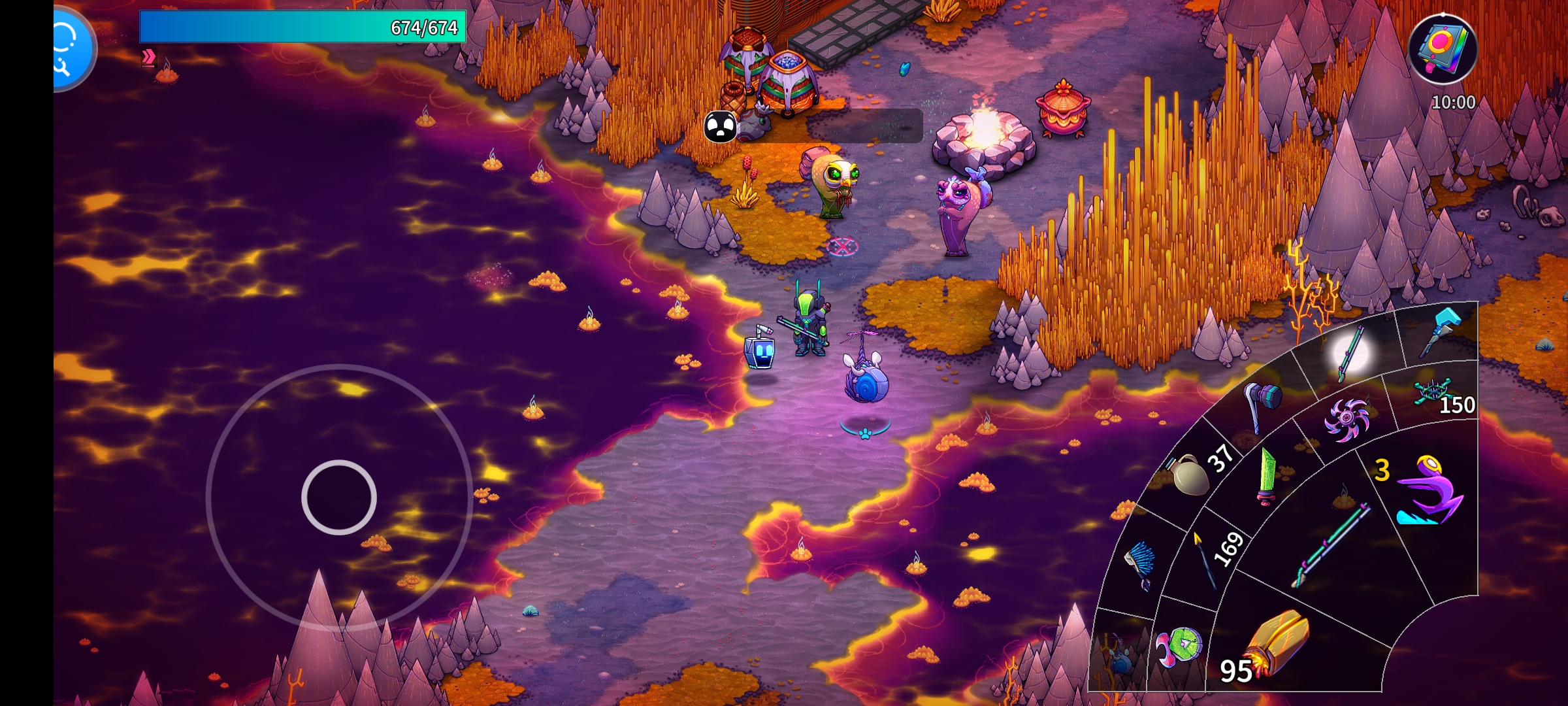1568x706 pixels.
Task: Choose the green crystal sword slot
Action: 1267,476
